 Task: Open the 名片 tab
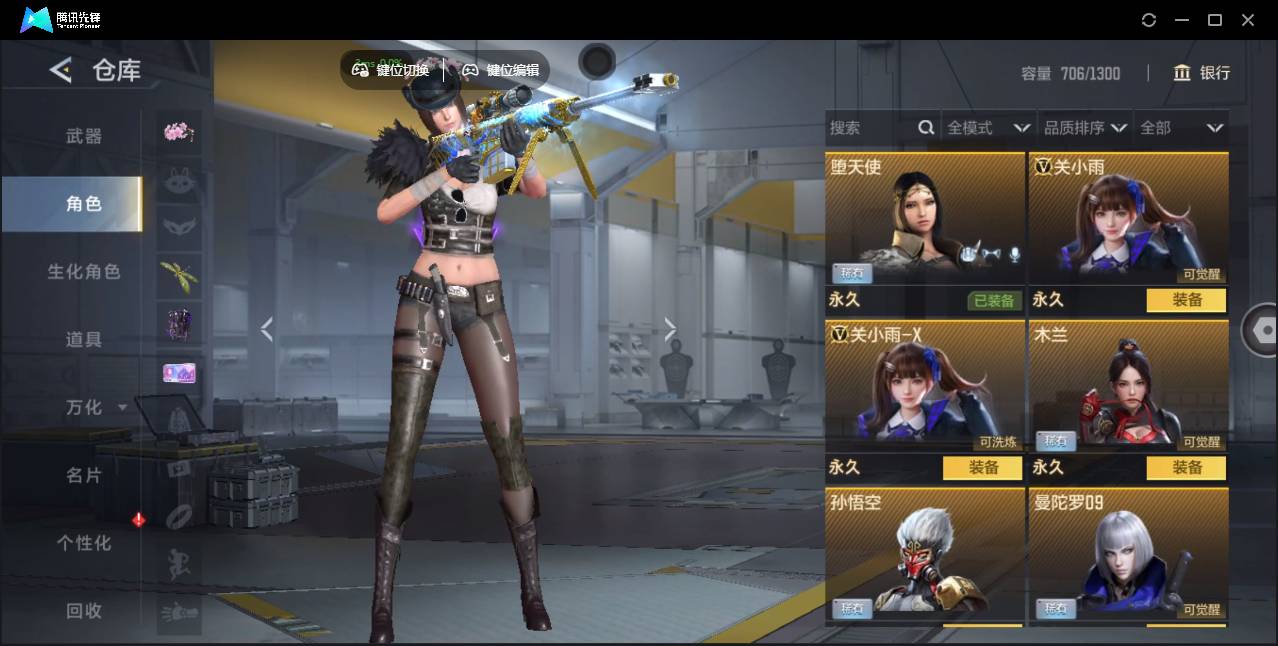pos(84,475)
